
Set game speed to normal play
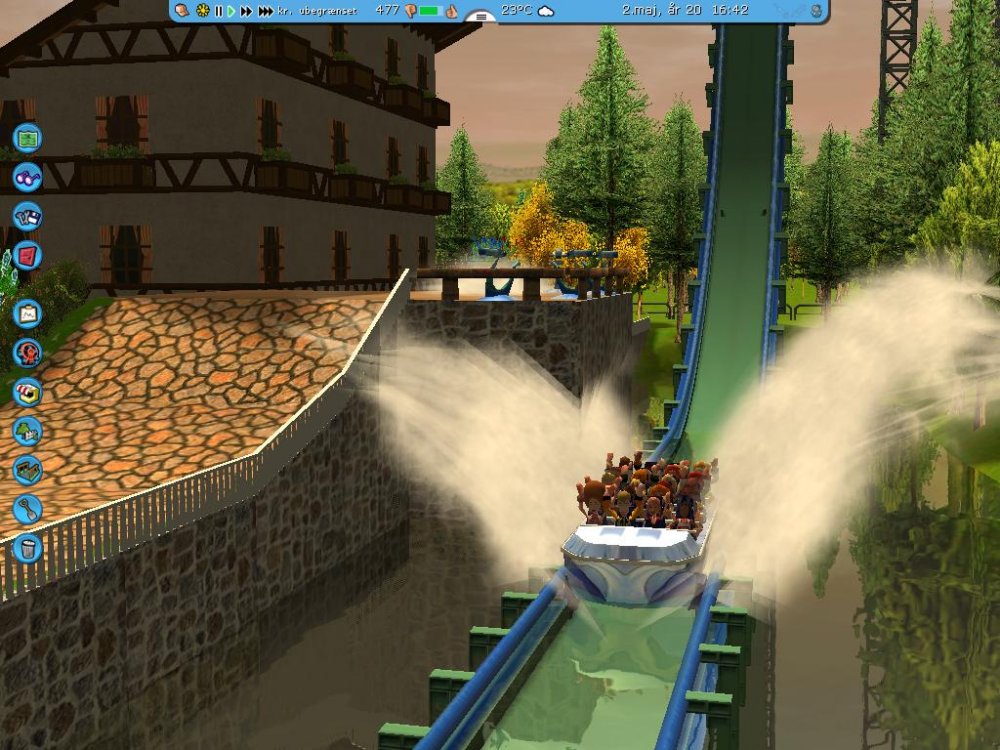pyautogui.click(x=231, y=11)
